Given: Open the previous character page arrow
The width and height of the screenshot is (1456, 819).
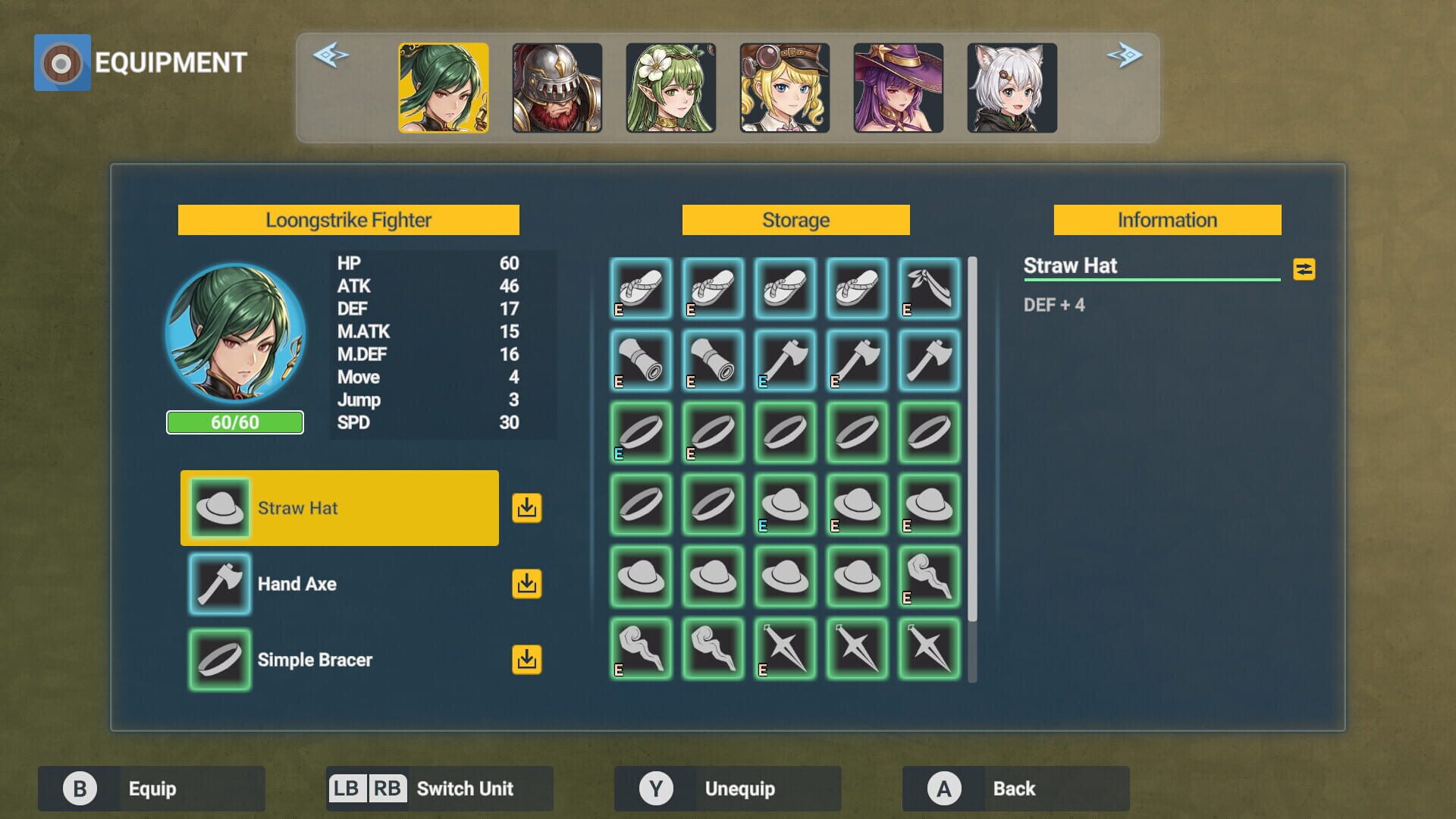Looking at the screenshot, I should pyautogui.click(x=332, y=55).
